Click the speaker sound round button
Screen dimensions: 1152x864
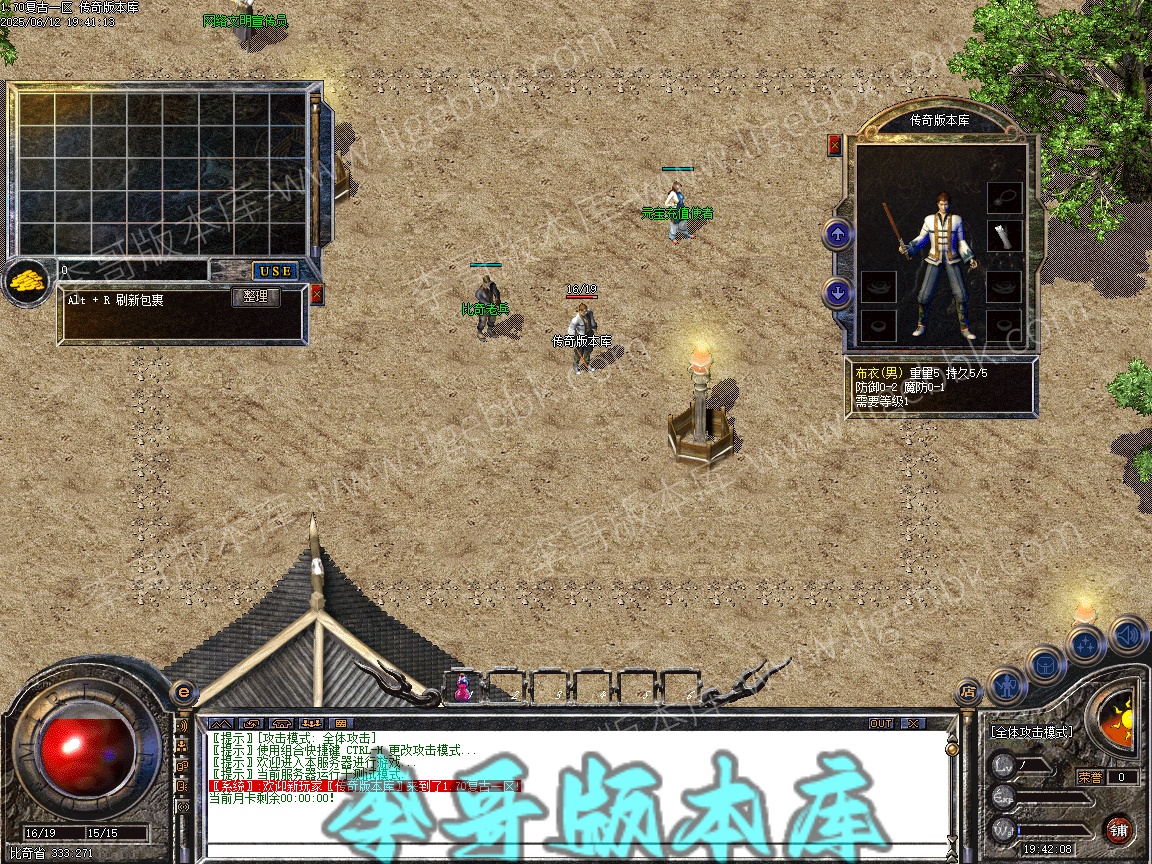pos(1128,634)
